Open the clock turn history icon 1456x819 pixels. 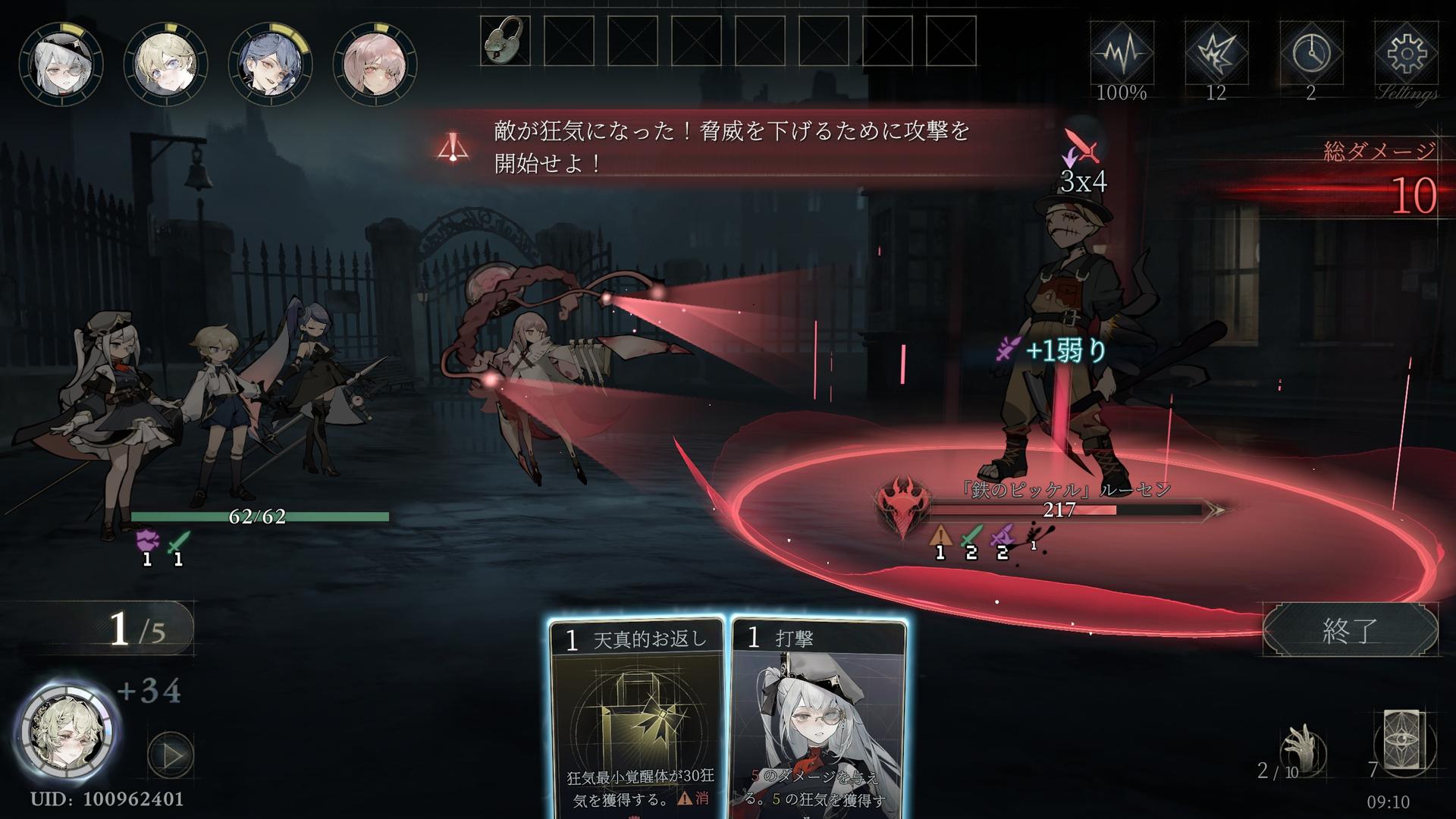(1311, 55)
